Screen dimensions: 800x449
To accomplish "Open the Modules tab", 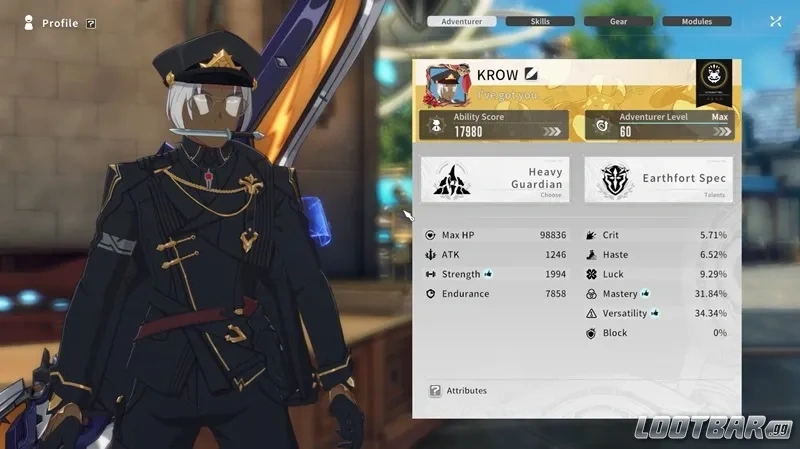I will [x=696, y=21].
